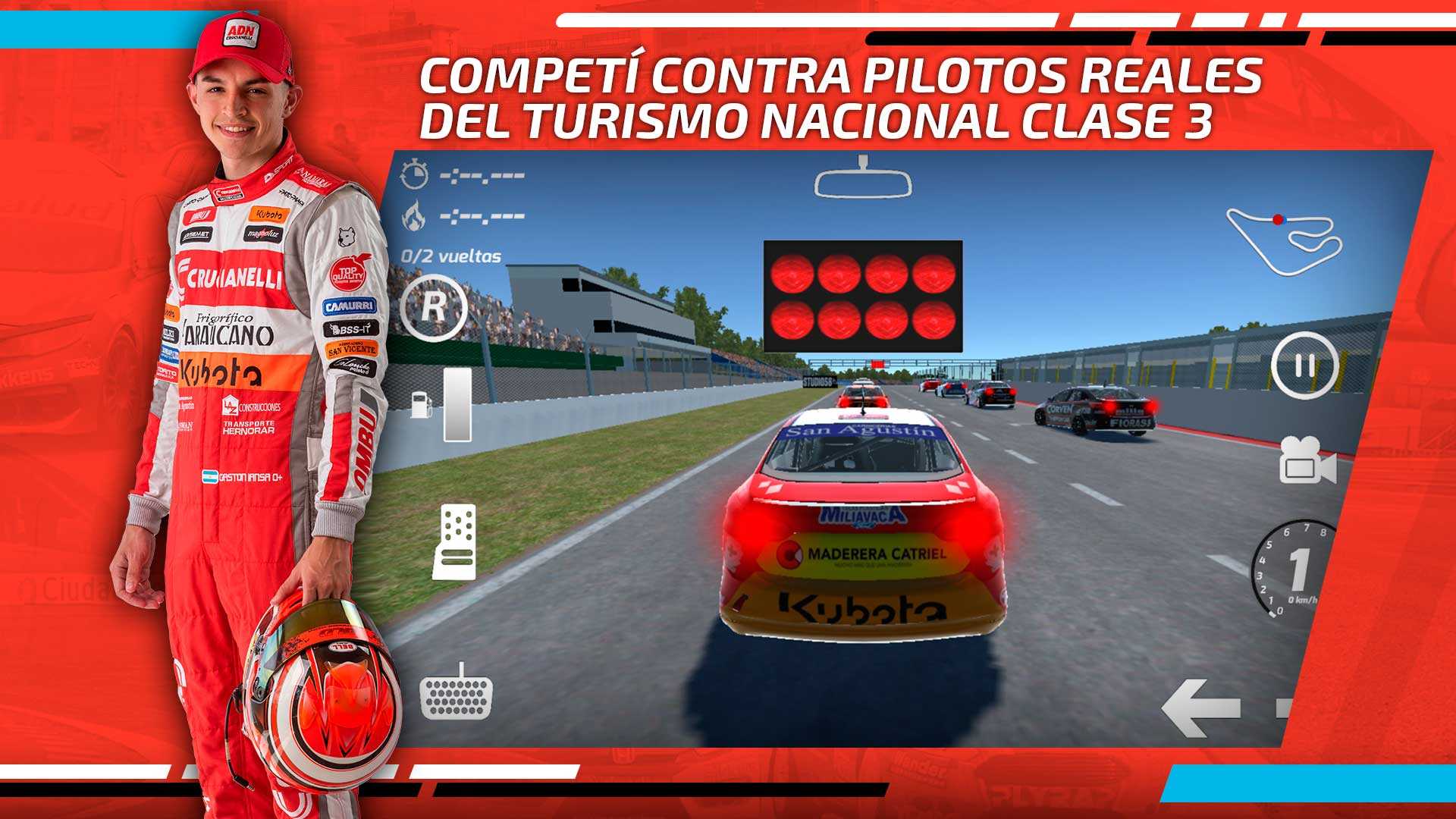Tap the circular R reset button
The image size is (1456, 819).
point(433,308)
